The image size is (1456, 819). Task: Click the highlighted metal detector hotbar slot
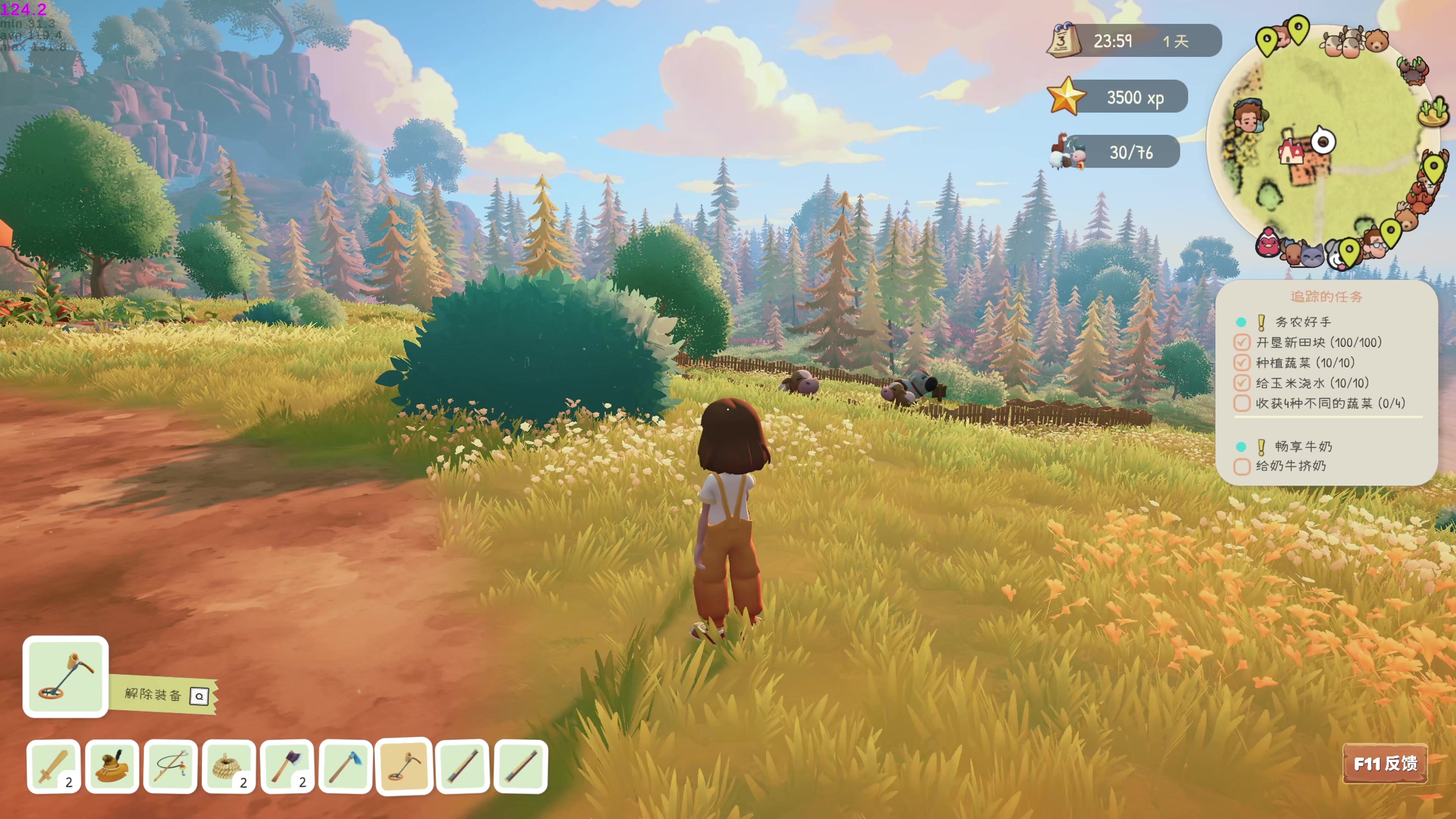click(404, 766)
